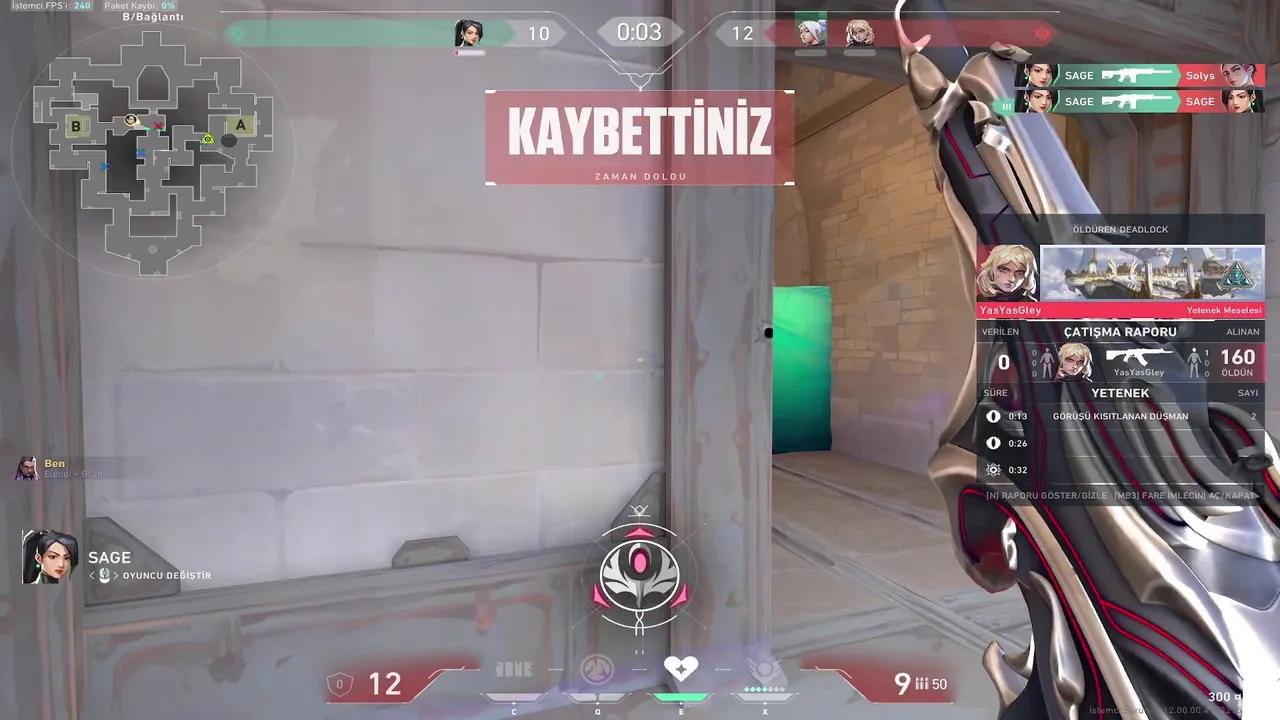Viewport: 1280px width, 720px height.
Task: Select the OLDUREN DEADLOCK killer banner
Action: point(1119,229)
